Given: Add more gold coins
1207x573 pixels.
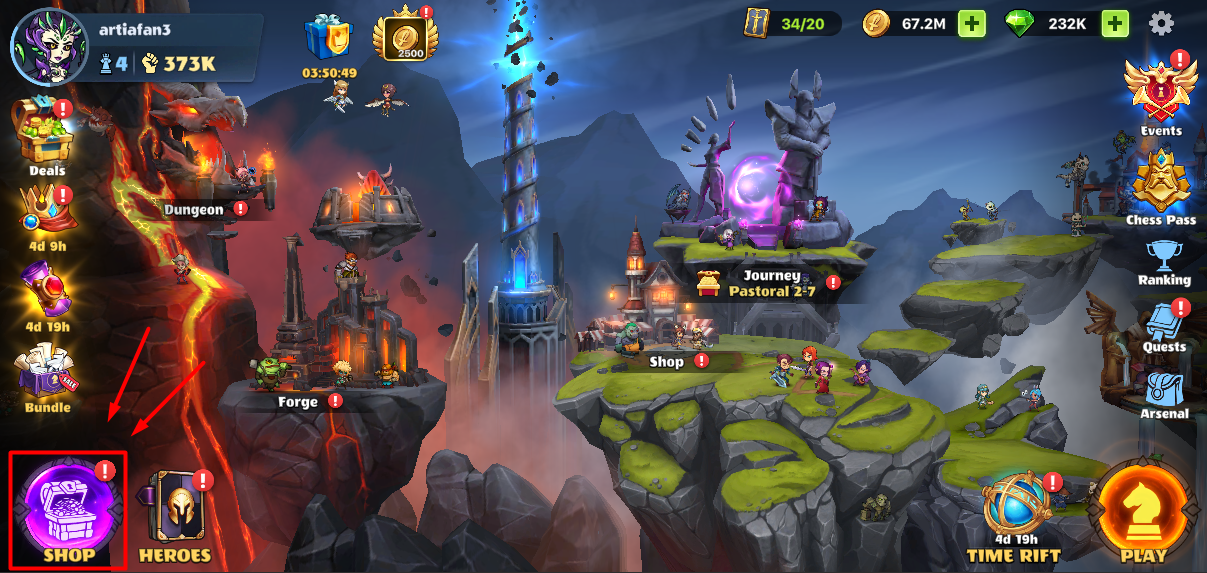Looking at the screenshot, I should coord(971,23).
